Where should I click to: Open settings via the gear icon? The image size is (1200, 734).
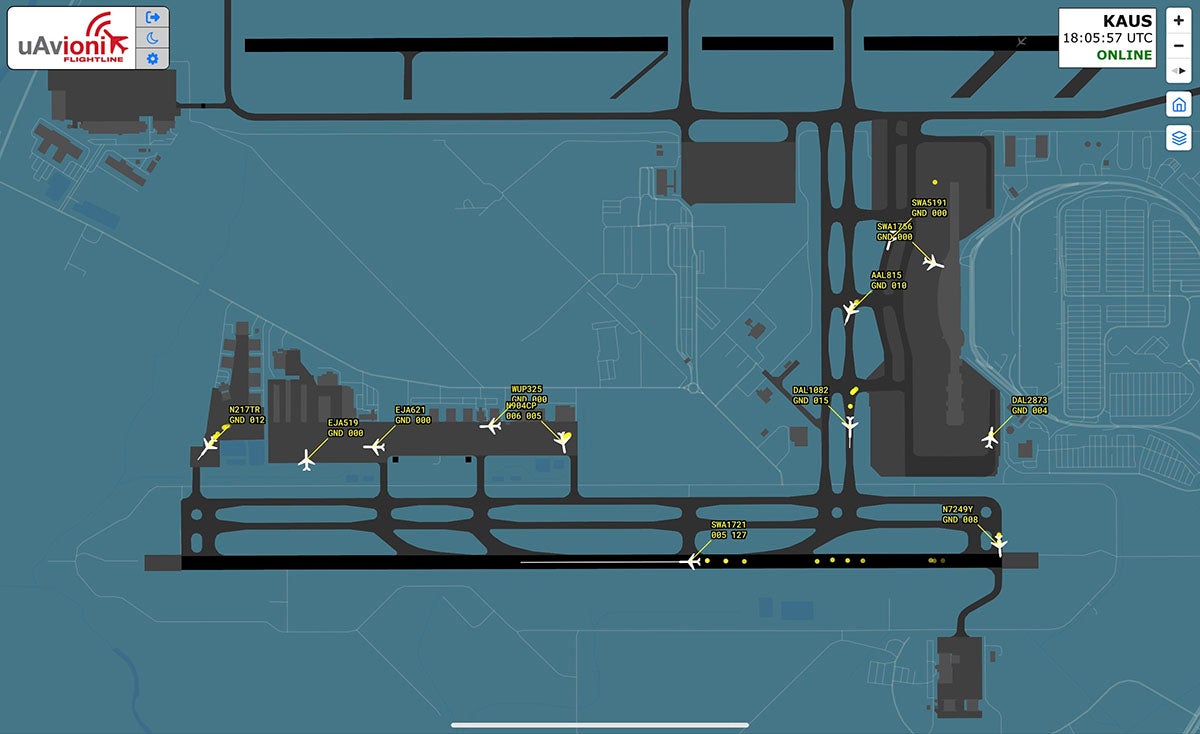(153, 59)
